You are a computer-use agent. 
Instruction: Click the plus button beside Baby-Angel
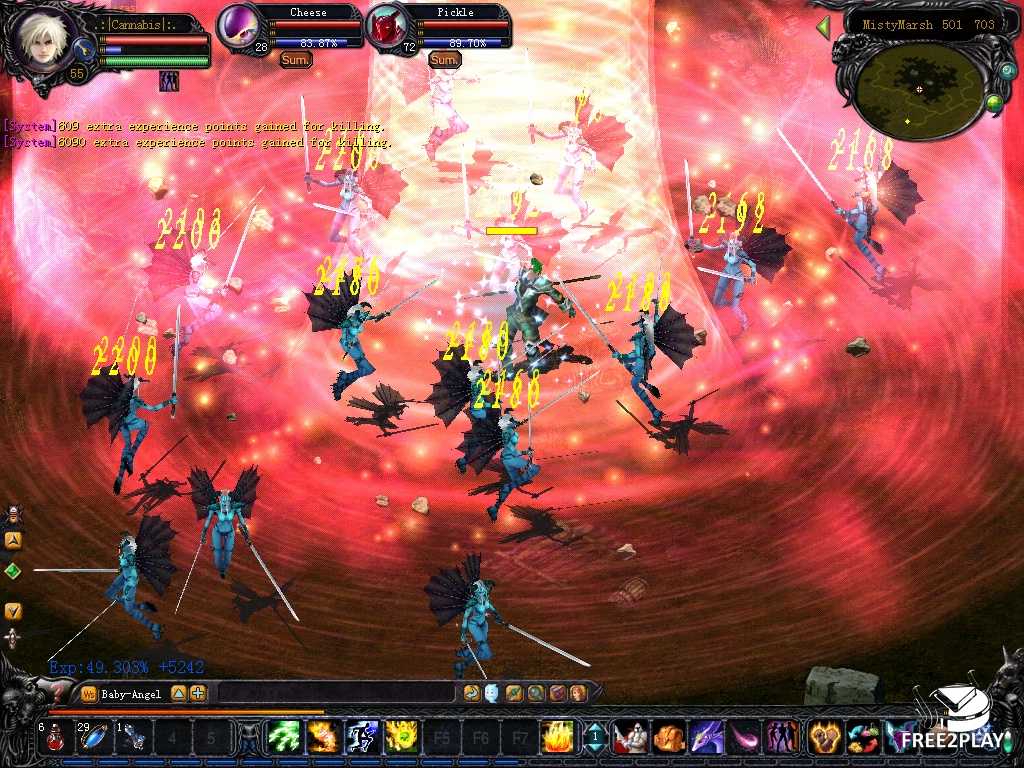pyautogui.click(x=198, y=693)
